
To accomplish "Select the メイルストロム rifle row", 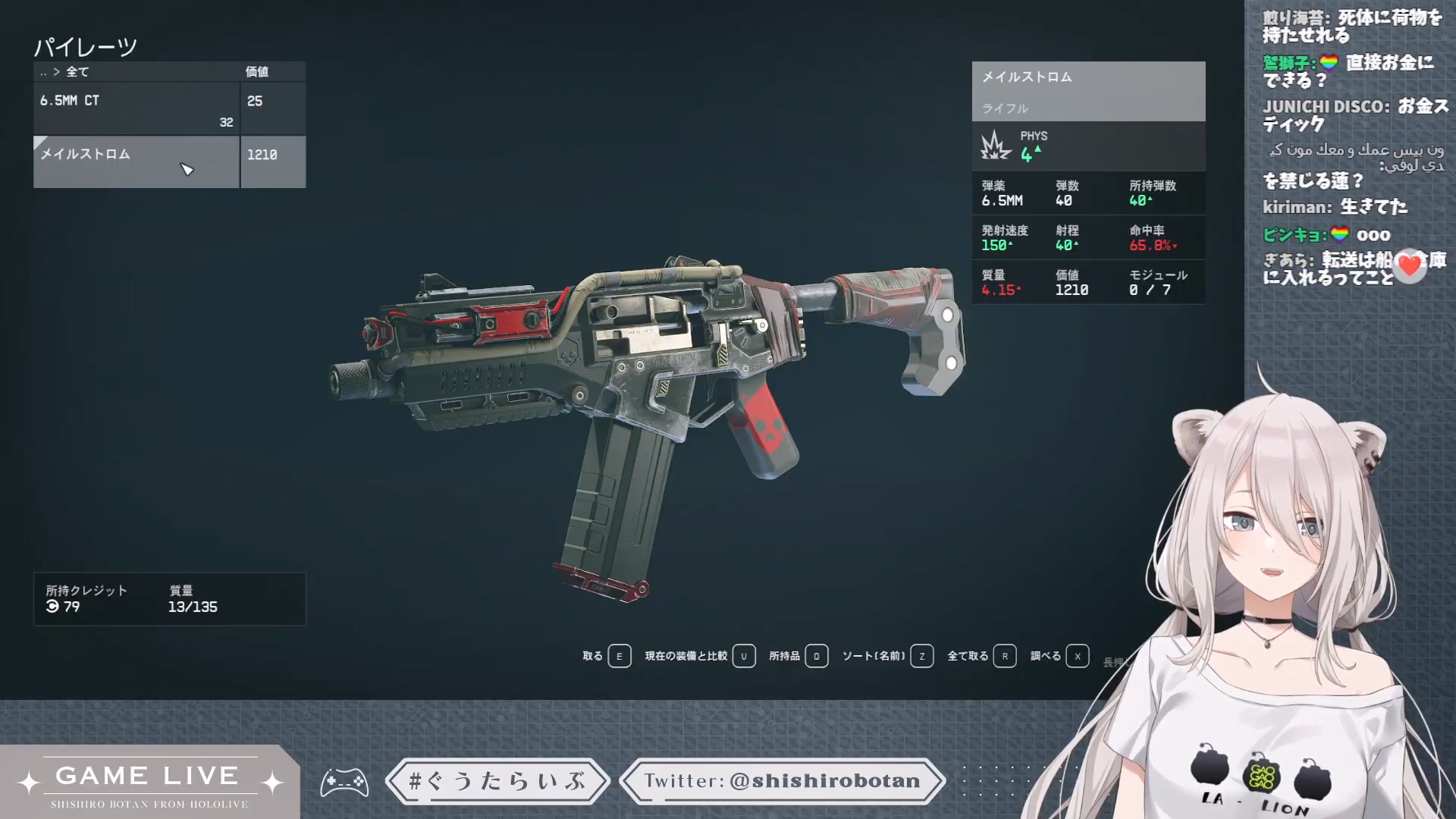I will point(136,161).
